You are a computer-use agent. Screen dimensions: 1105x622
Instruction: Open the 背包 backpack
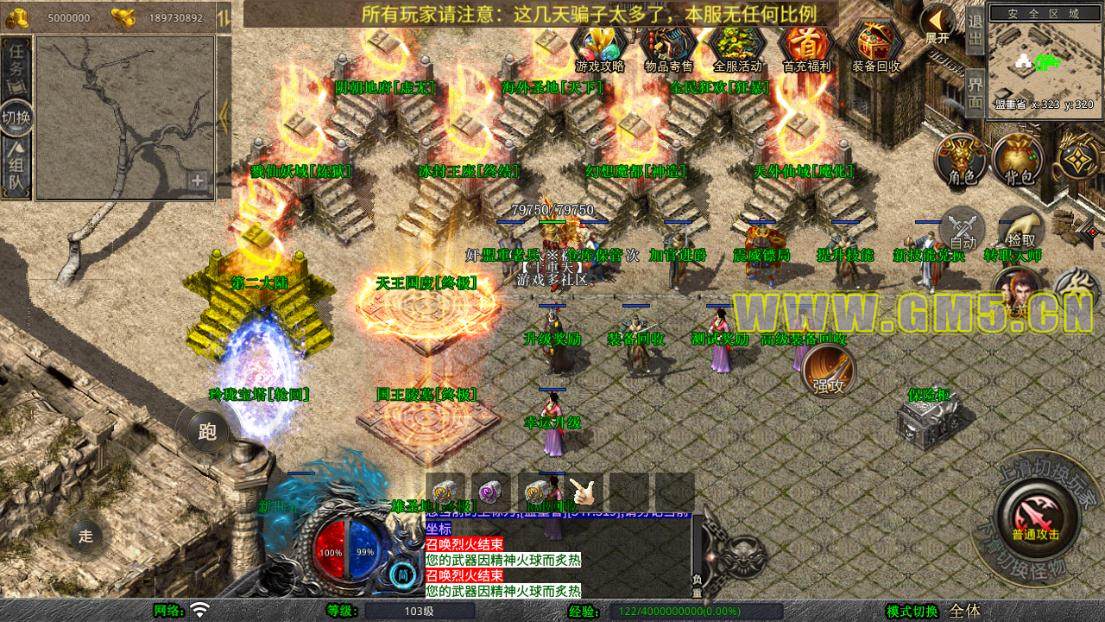coord(1019,160)
